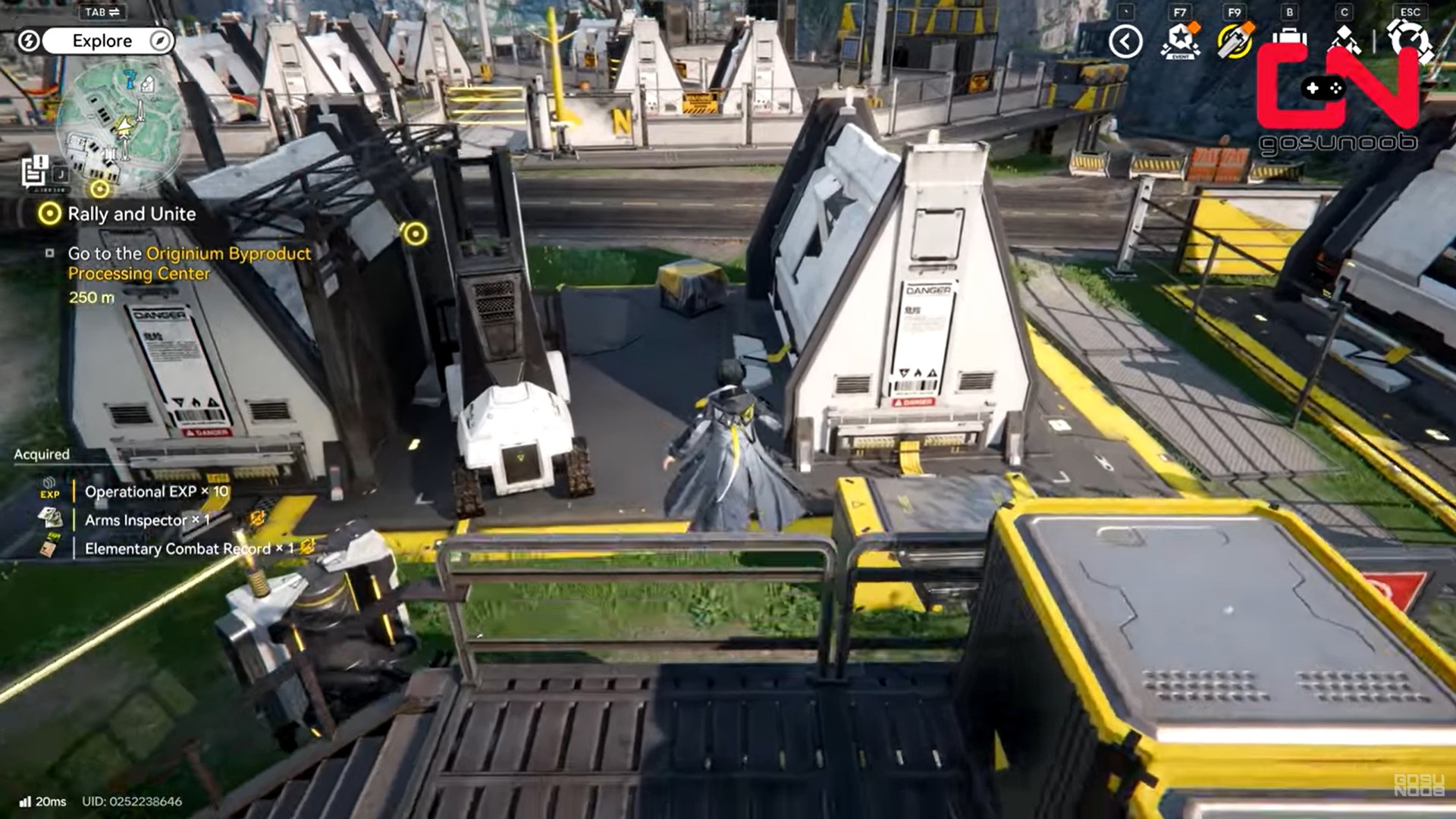The height and width of the screenshot is (819, 1456).
Task: Select the Rally and Unite quest entry
Action: [x=131, y=214]
